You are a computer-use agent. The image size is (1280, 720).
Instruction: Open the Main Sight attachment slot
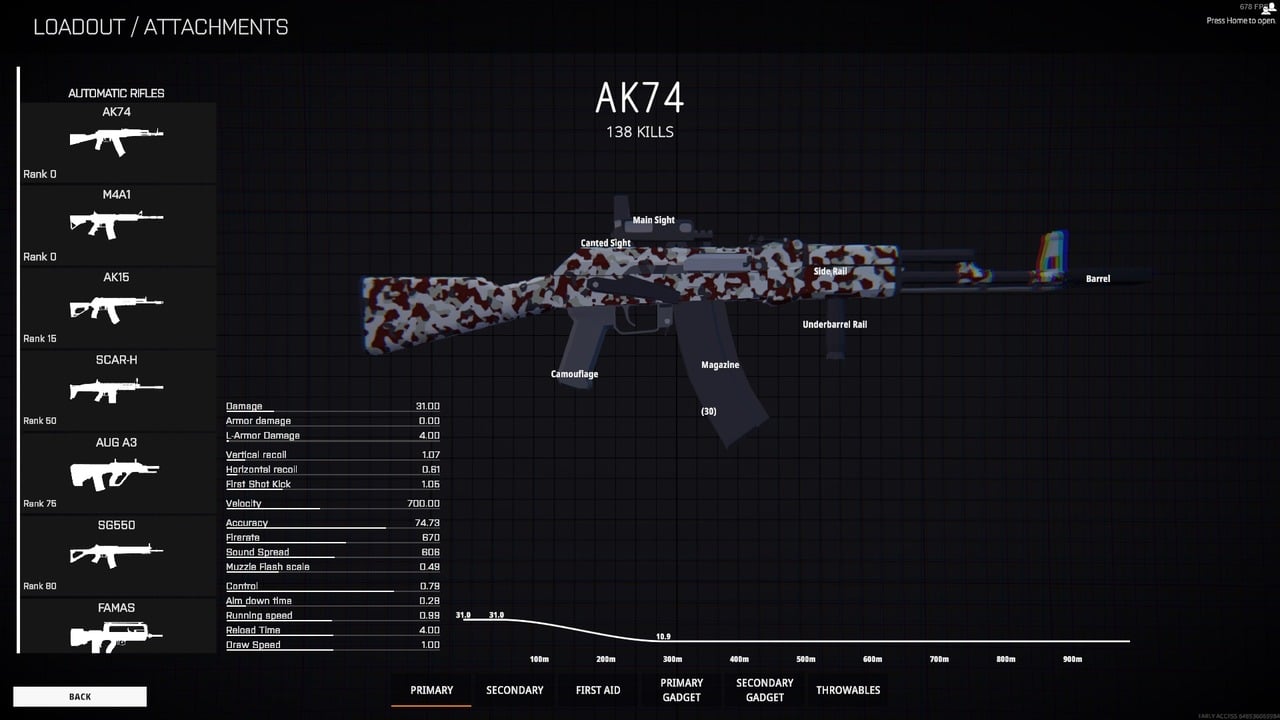coord(653,220)
